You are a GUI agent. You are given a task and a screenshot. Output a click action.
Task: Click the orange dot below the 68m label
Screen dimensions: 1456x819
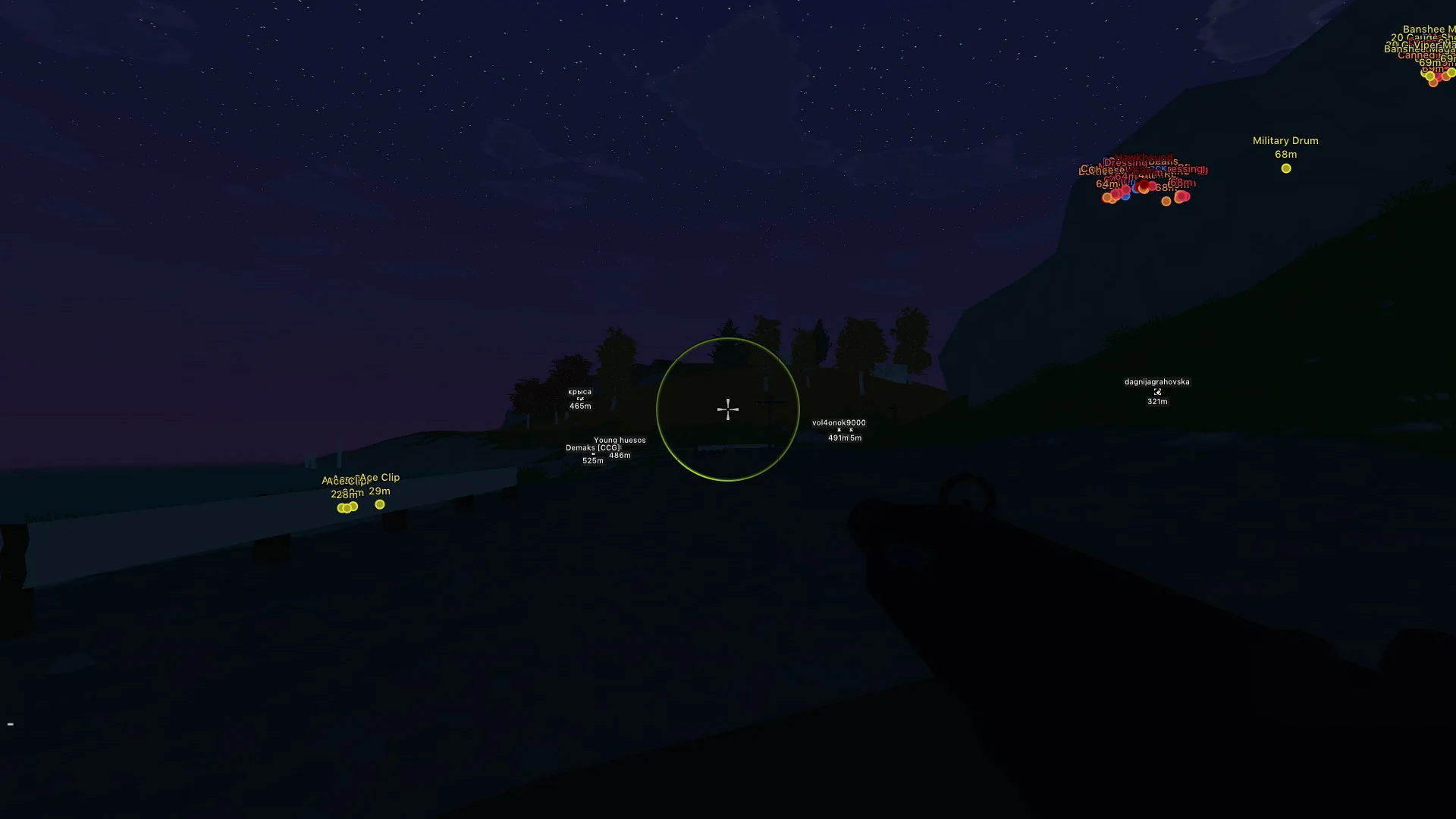point(1166,202)
